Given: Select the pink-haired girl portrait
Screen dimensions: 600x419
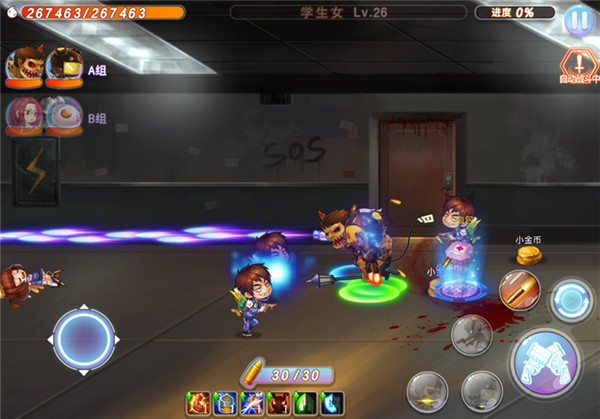Looking at the screenshot, I should click(24, 114).
